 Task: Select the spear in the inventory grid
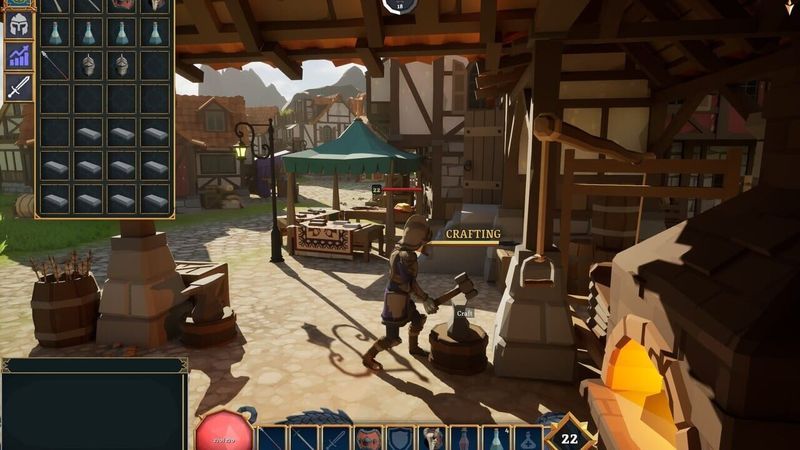(55, 65)
